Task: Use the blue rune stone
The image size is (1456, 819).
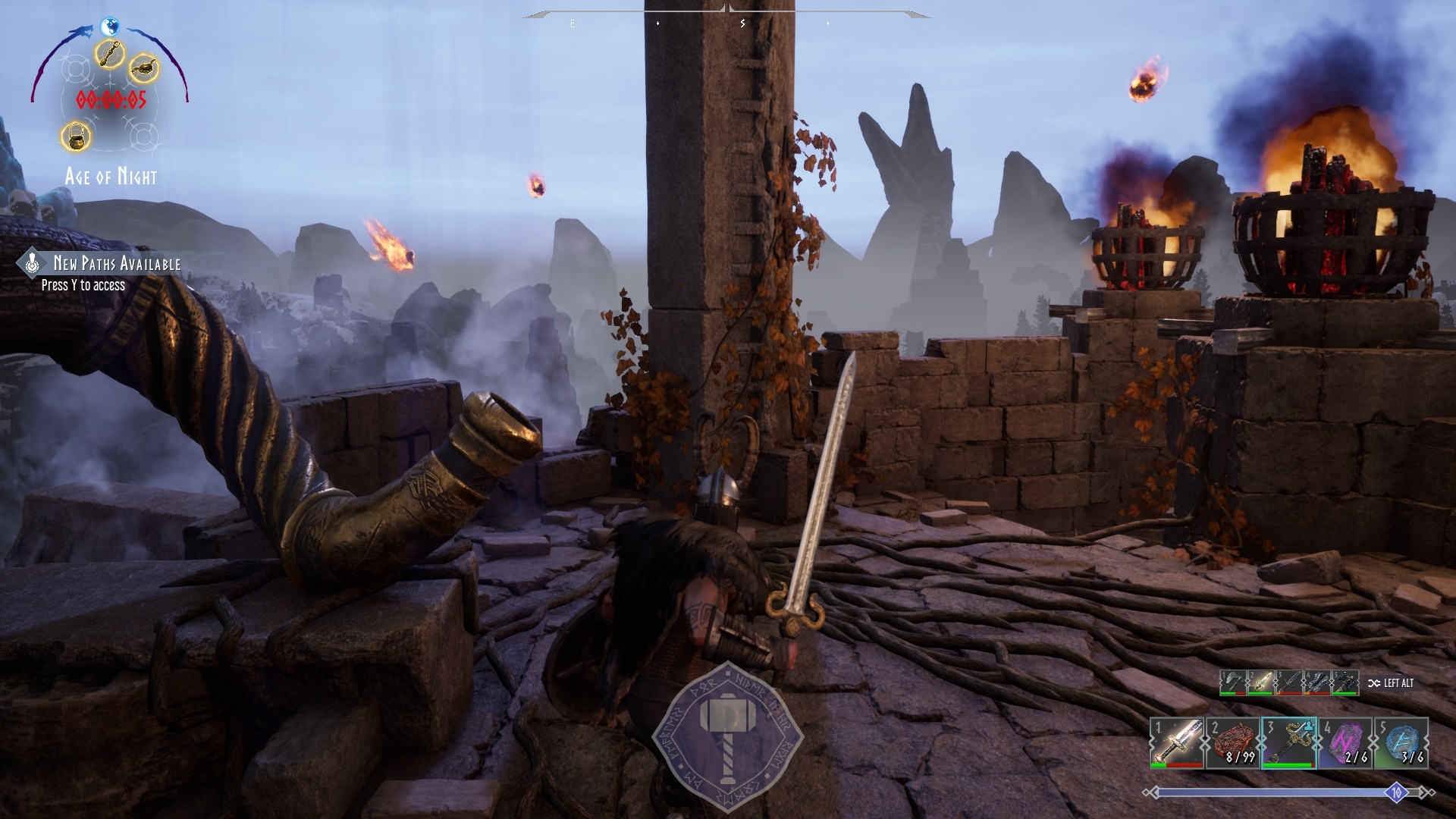Action: tap(1401, 742)
